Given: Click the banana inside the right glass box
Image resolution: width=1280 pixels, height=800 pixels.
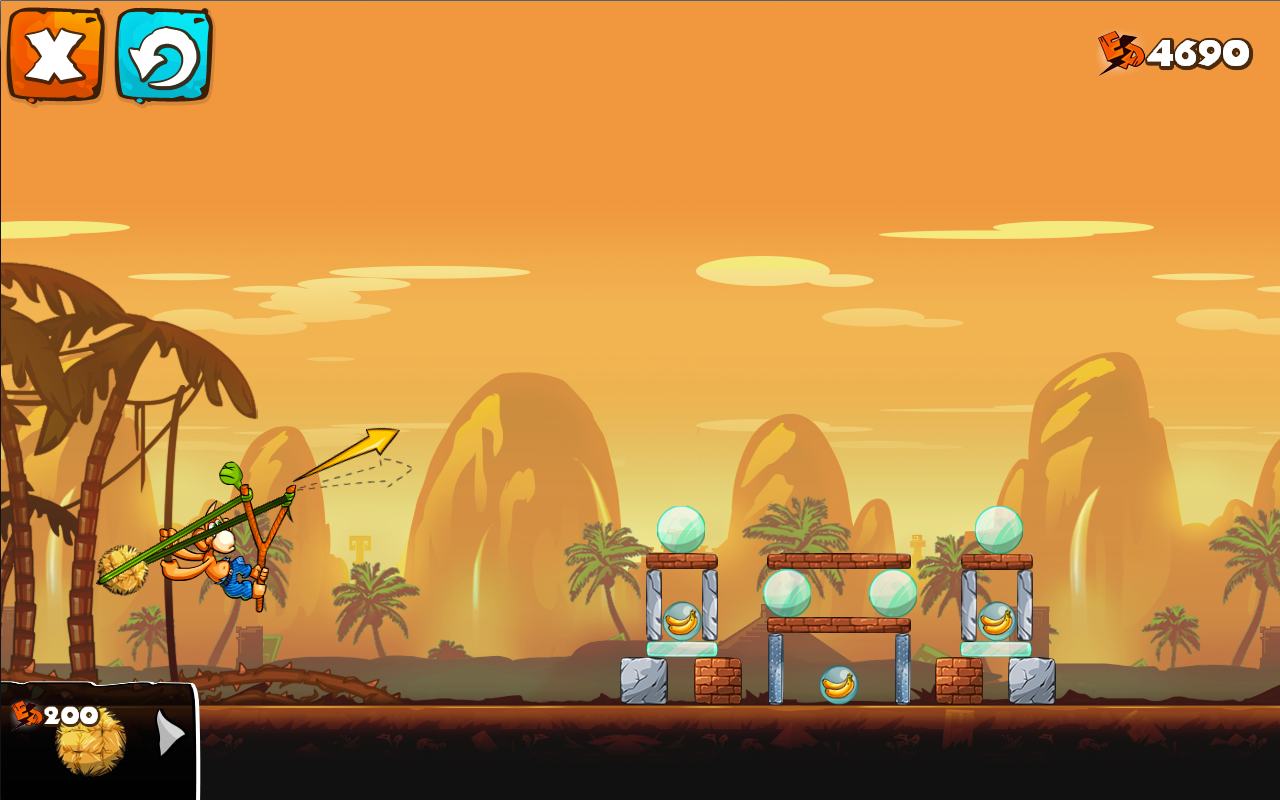Looking at the screenshot, I should point(997,620).
